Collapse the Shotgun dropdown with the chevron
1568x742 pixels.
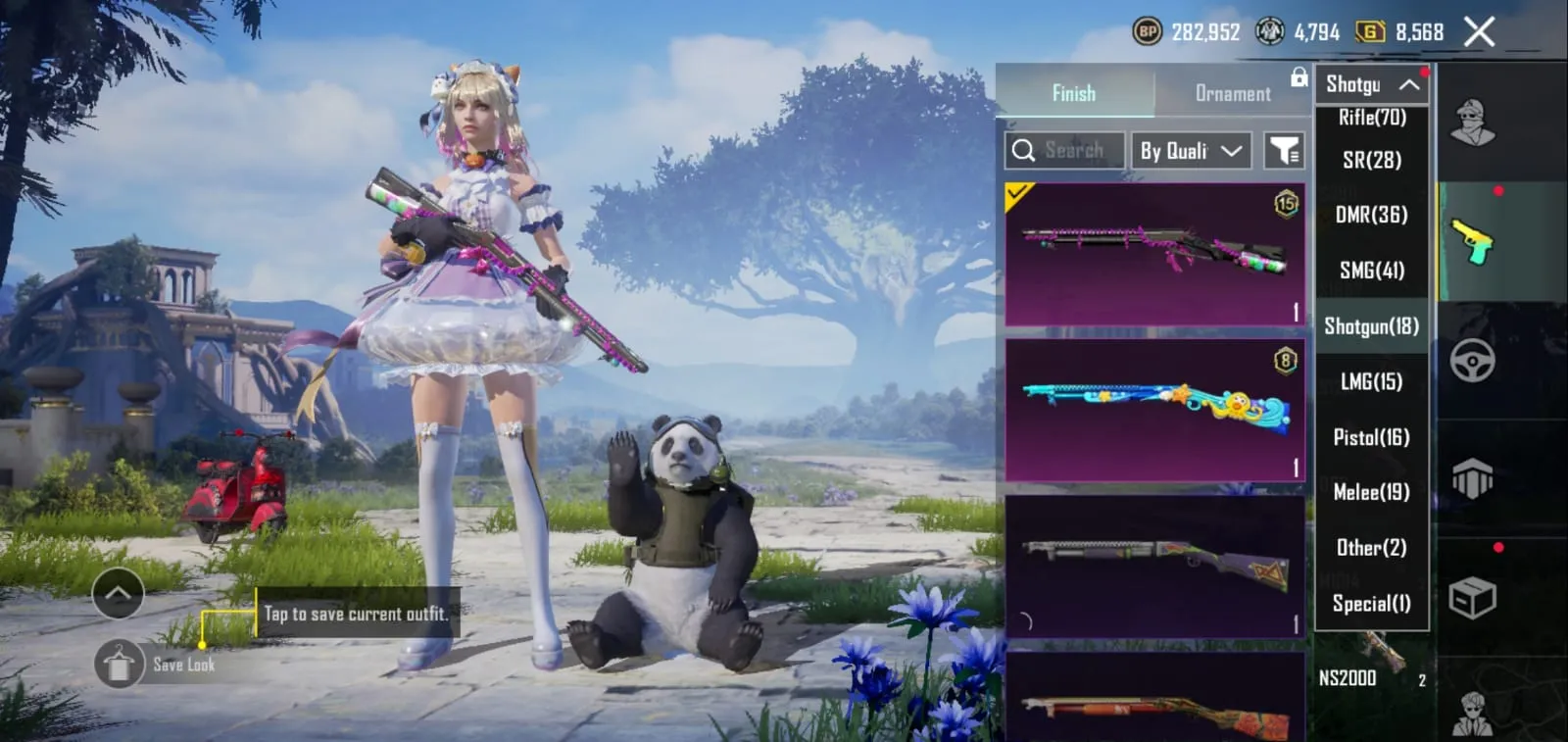click(1408, 85)
